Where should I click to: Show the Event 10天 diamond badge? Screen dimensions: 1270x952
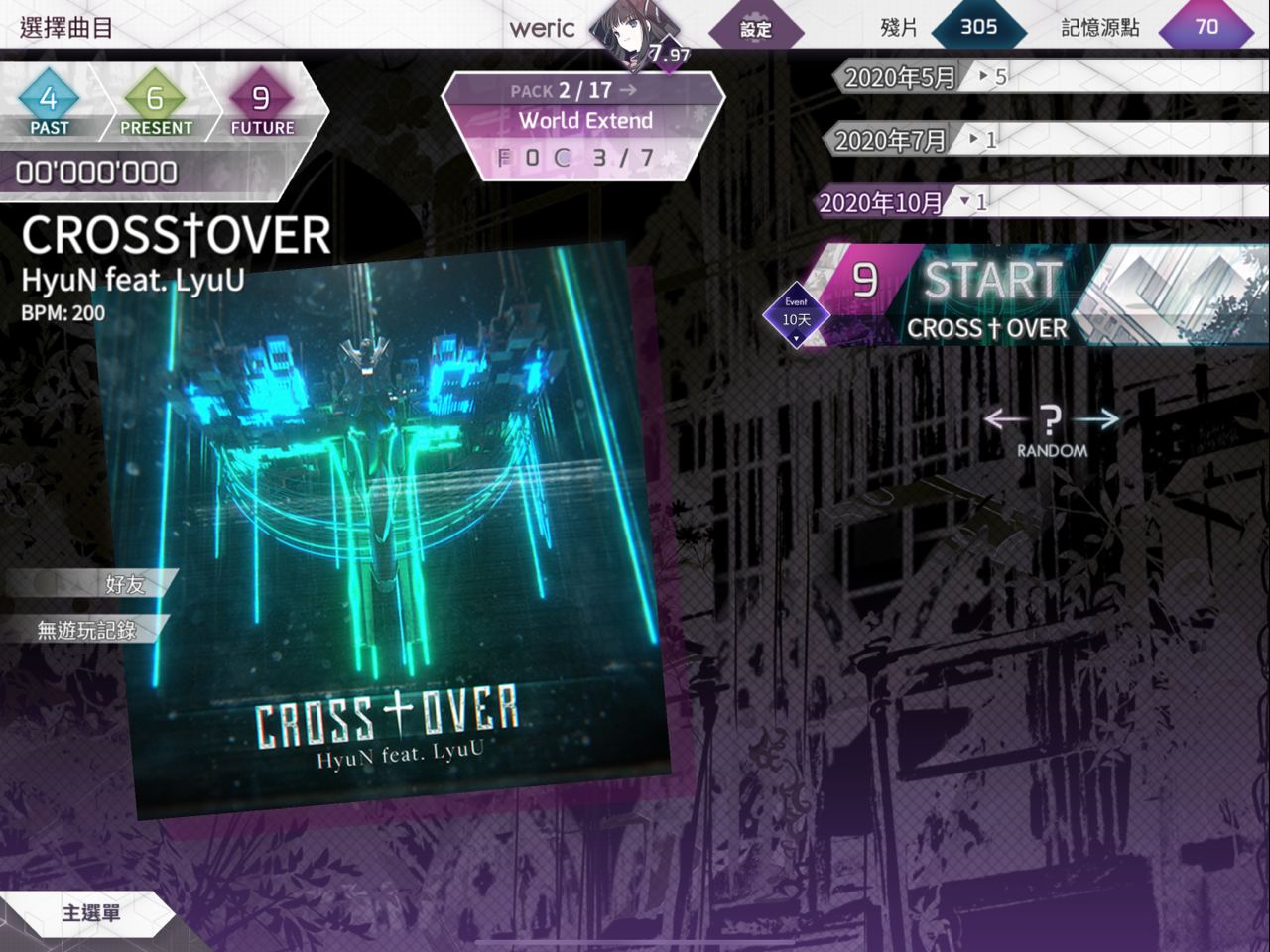click(796, 317)
